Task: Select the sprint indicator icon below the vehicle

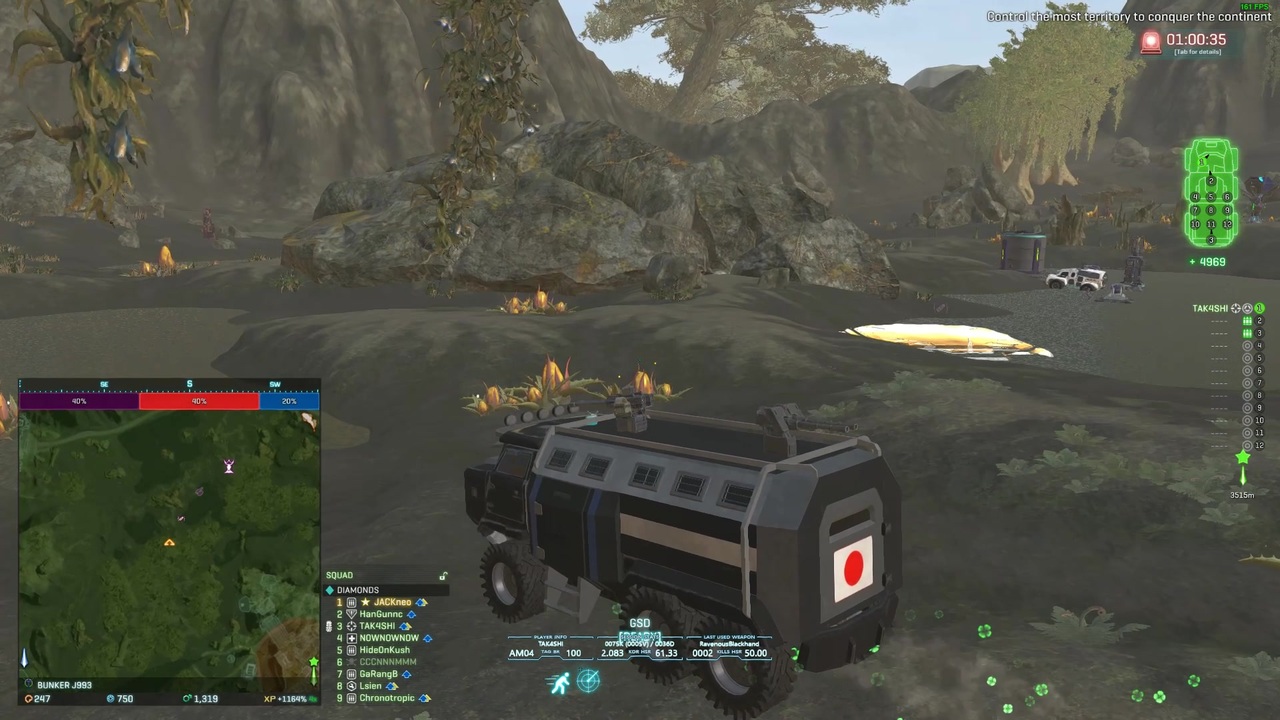Action: click(x=560, y=682)
